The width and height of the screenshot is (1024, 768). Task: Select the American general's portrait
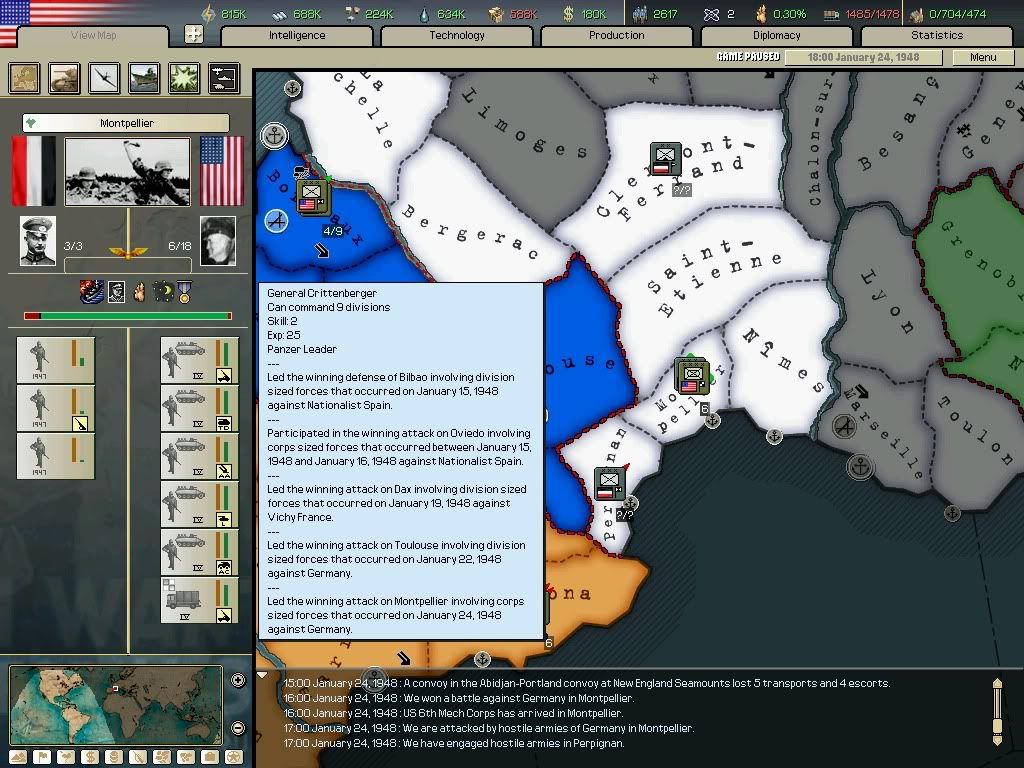click(218, 241)
